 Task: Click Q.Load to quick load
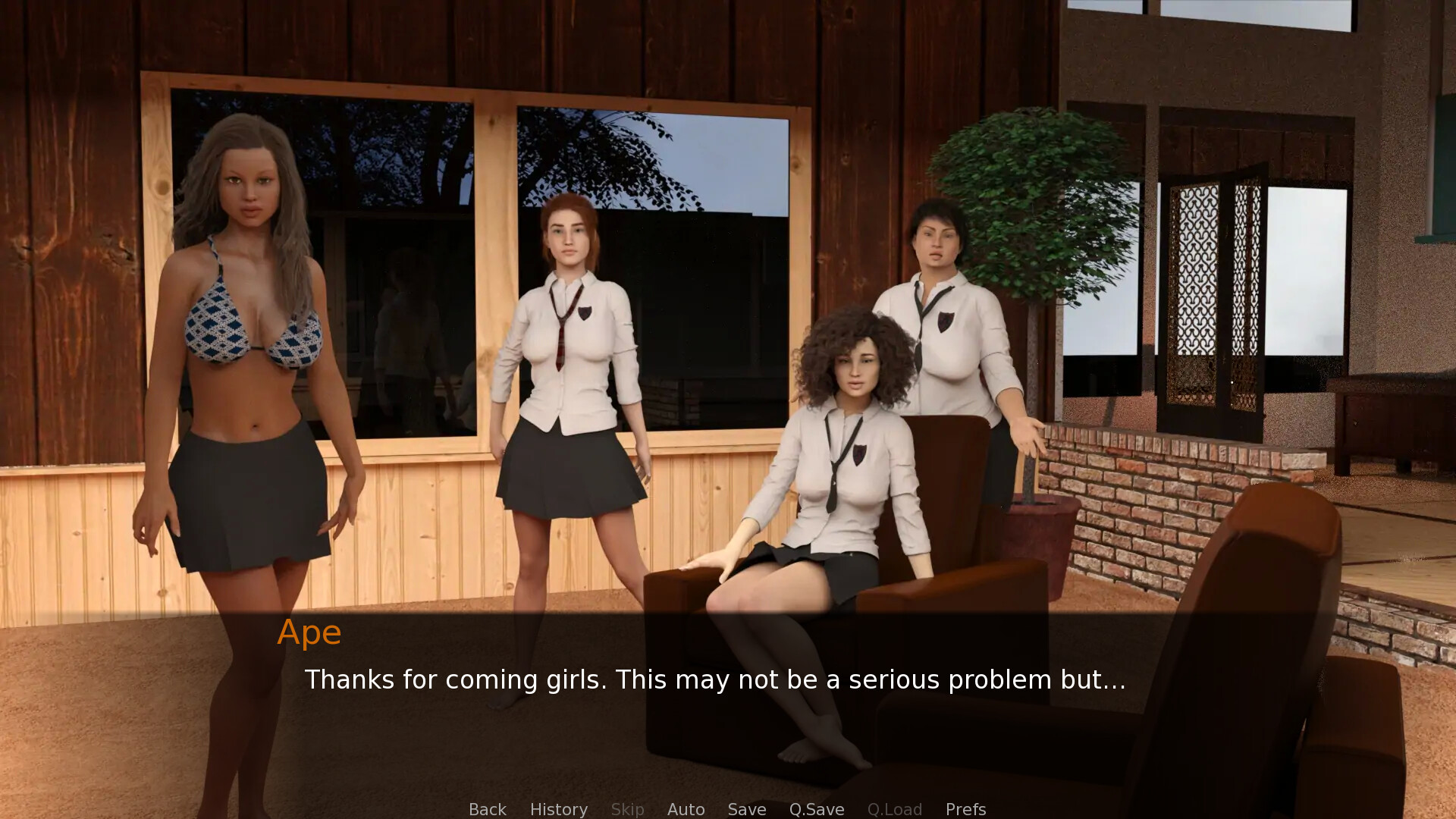[x=894, y=809]
